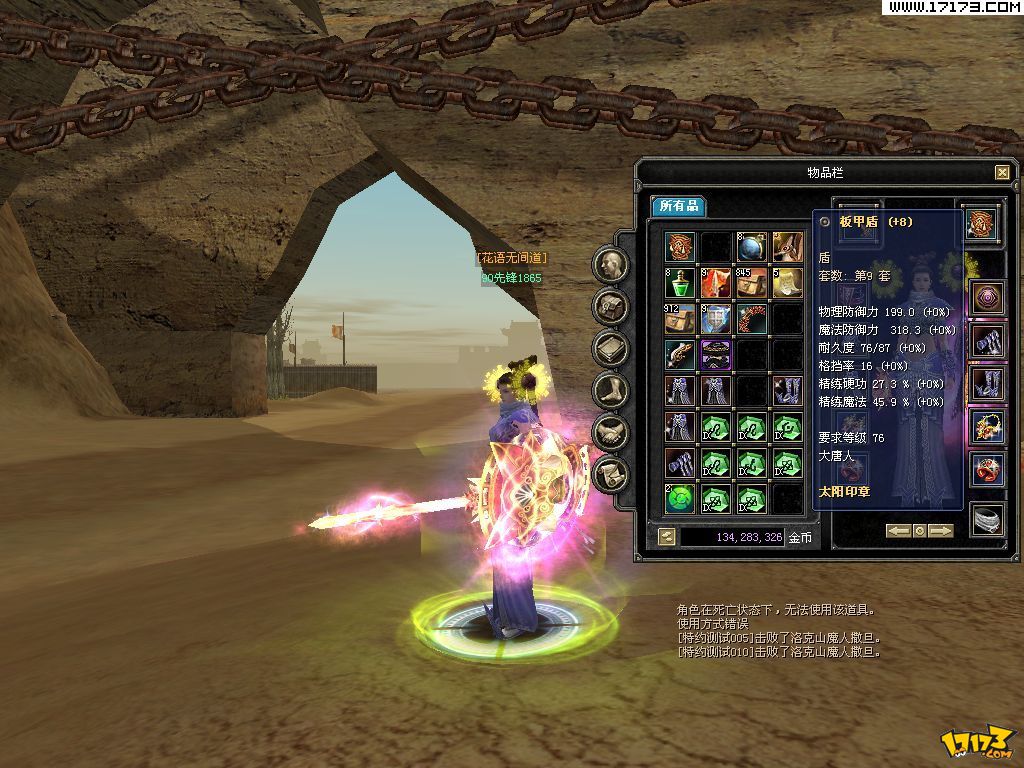The height and width of the screenshot is (768, 1024).
Task: Open the treasure chest side button
Action: click(x=610, y=307)
